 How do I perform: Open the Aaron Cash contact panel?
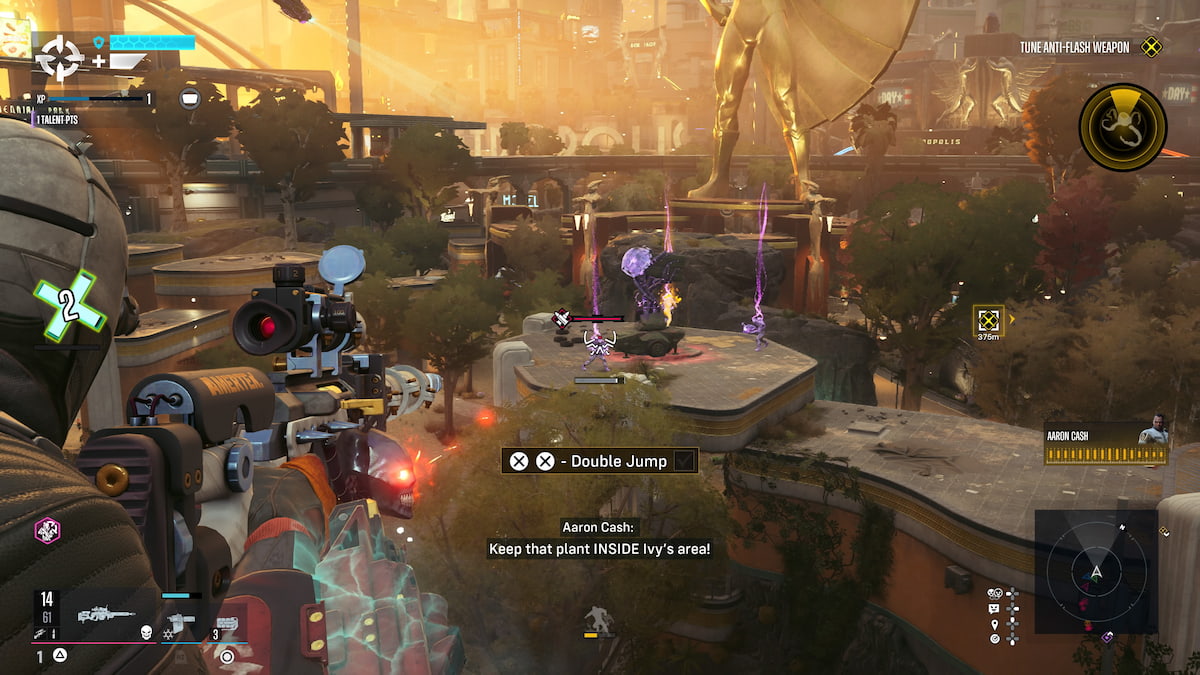coord(1105,442)
